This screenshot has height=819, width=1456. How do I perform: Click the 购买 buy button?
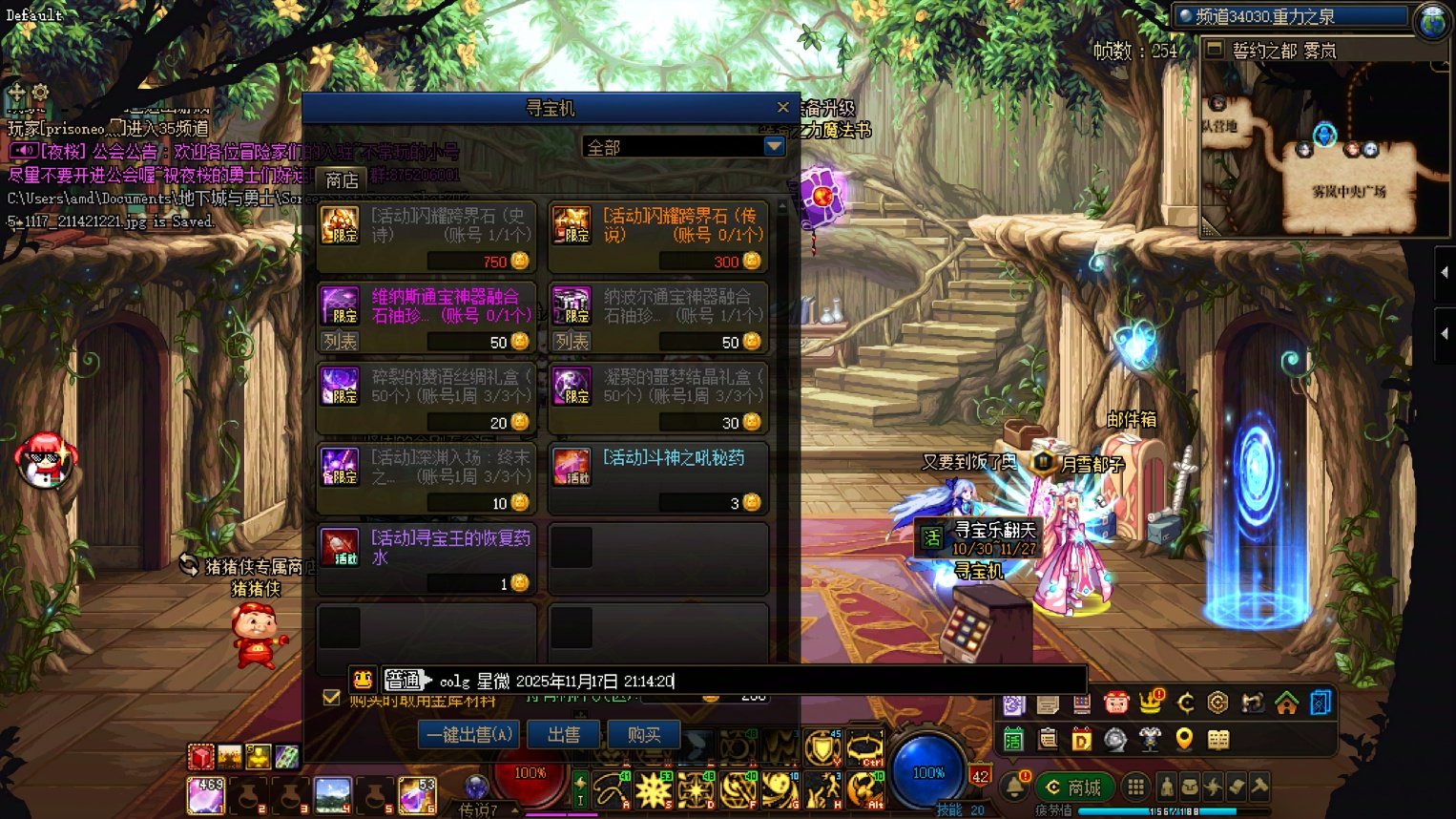(644, 734)
